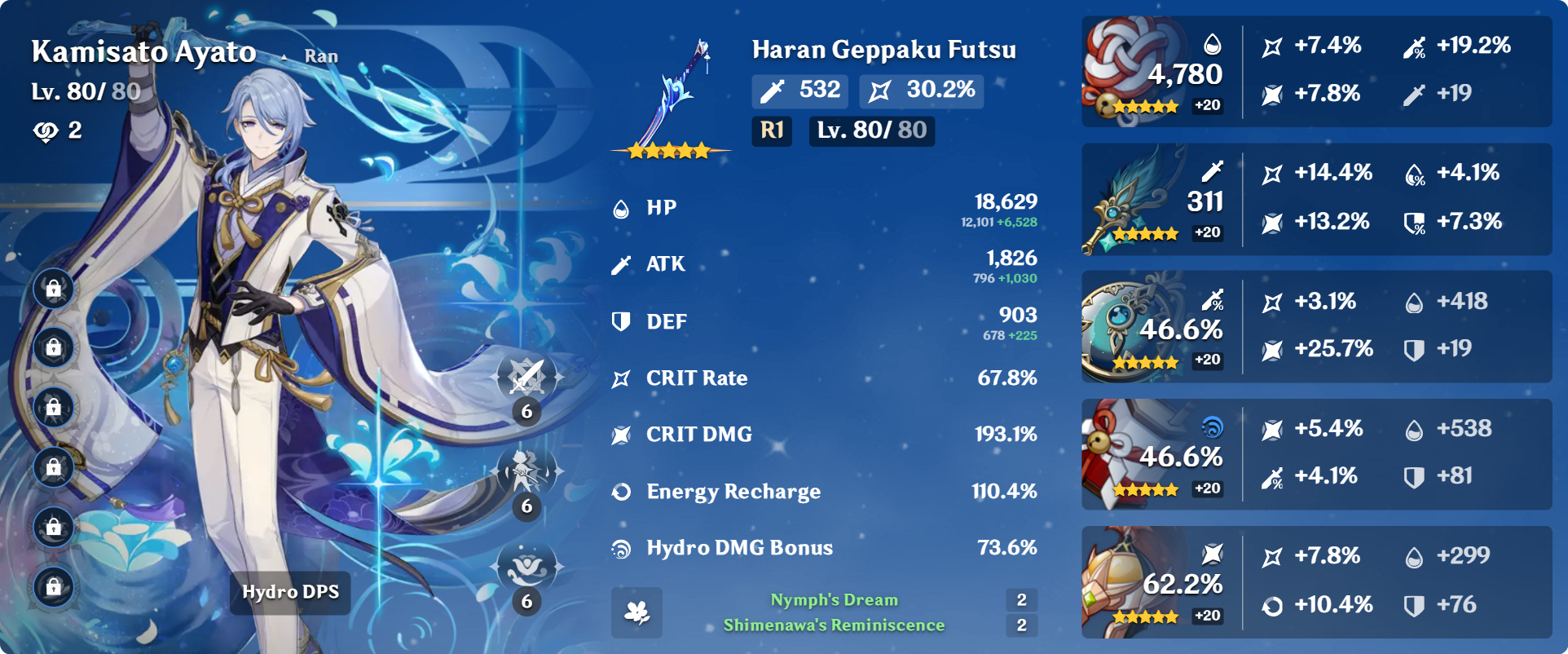
Task: Open the elemental skill talent icon
Action: [x=526, y=471]
